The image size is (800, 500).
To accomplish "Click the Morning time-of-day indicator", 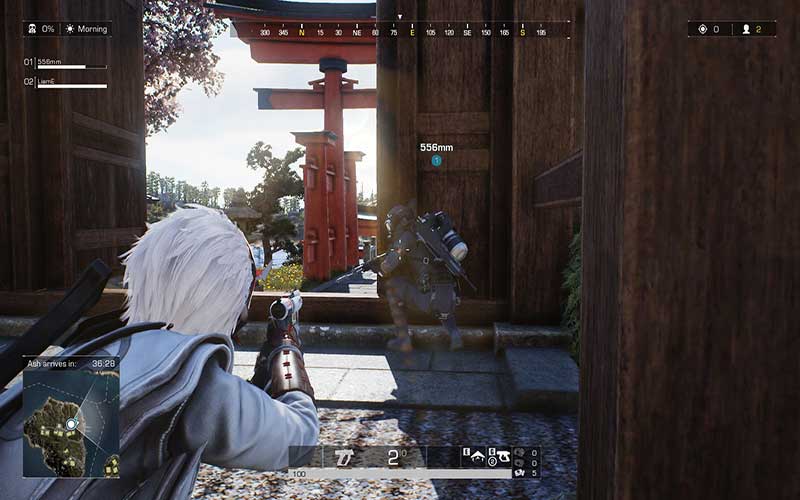I will click(x=87, y=29).
